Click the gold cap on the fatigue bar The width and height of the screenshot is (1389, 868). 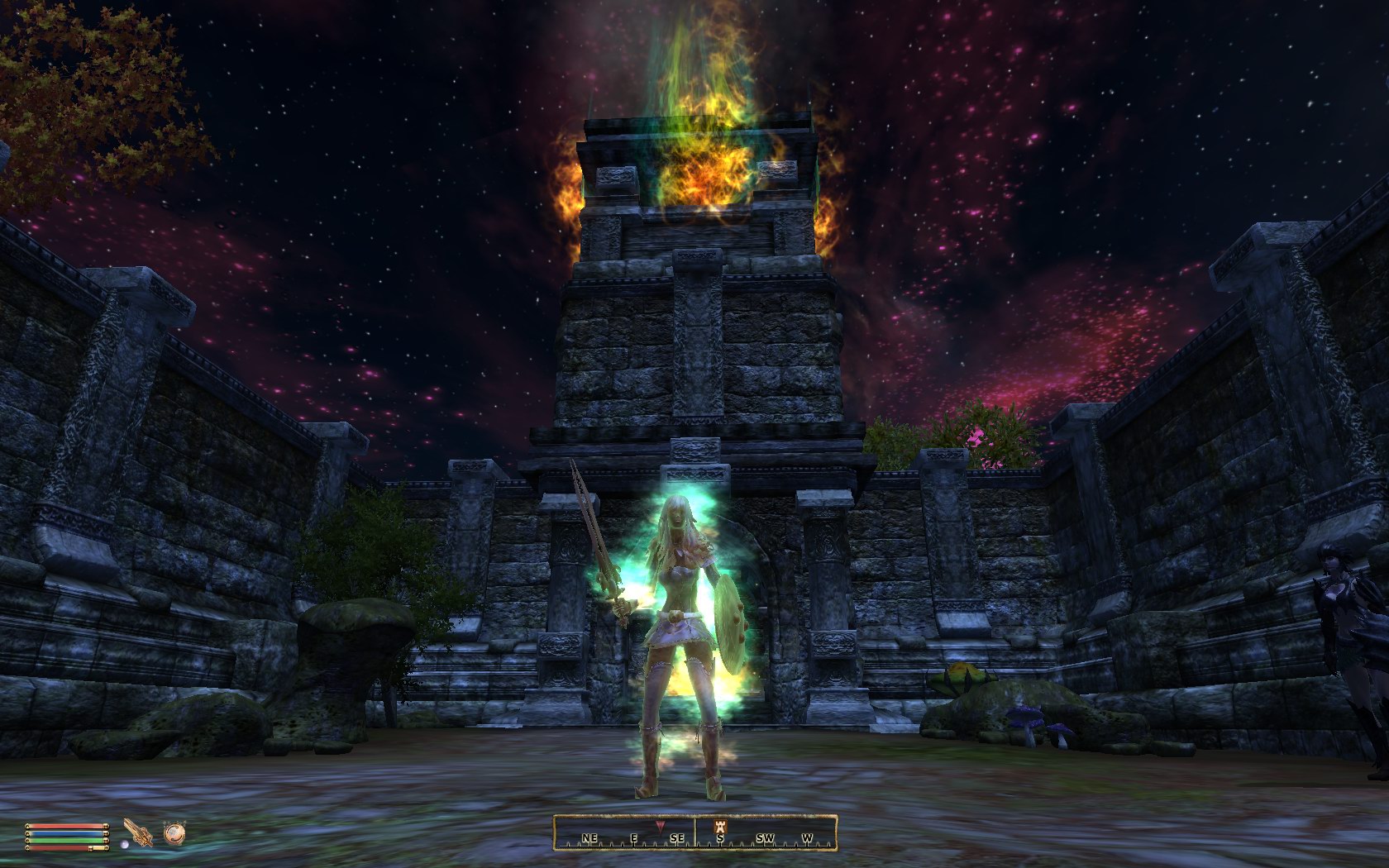point(106,840)
